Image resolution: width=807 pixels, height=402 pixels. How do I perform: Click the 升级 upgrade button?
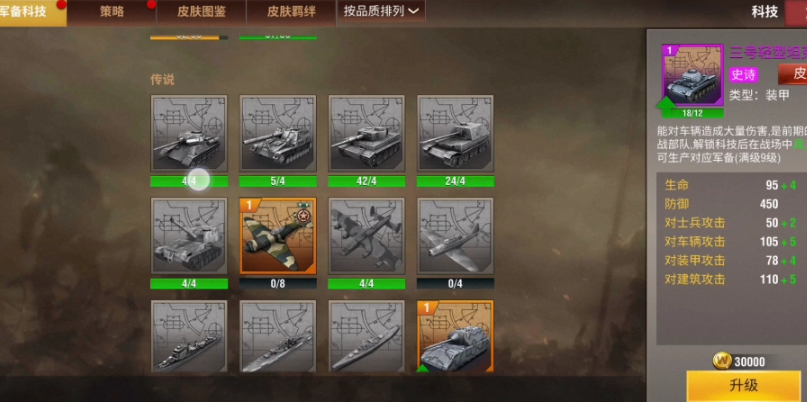(x=743, y=385)
